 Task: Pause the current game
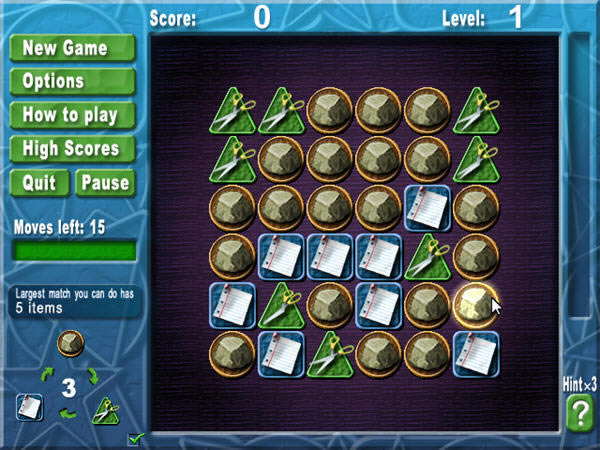[x=104, y=182]
